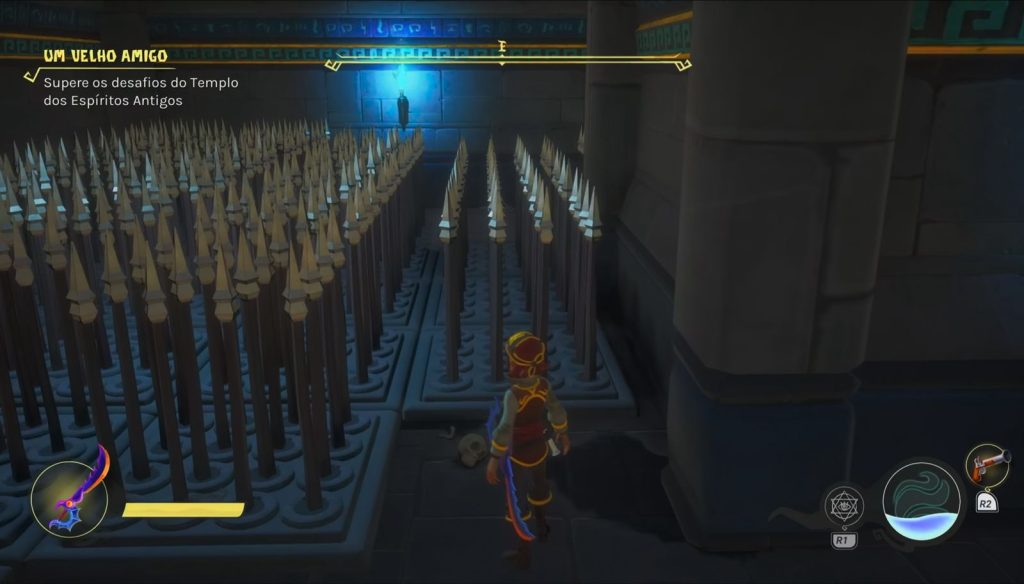The height and width of the screenshot is (584, 1024).
Task: Open the Um Velho Amigo quest tracker
Action: [x=104, y=54]
